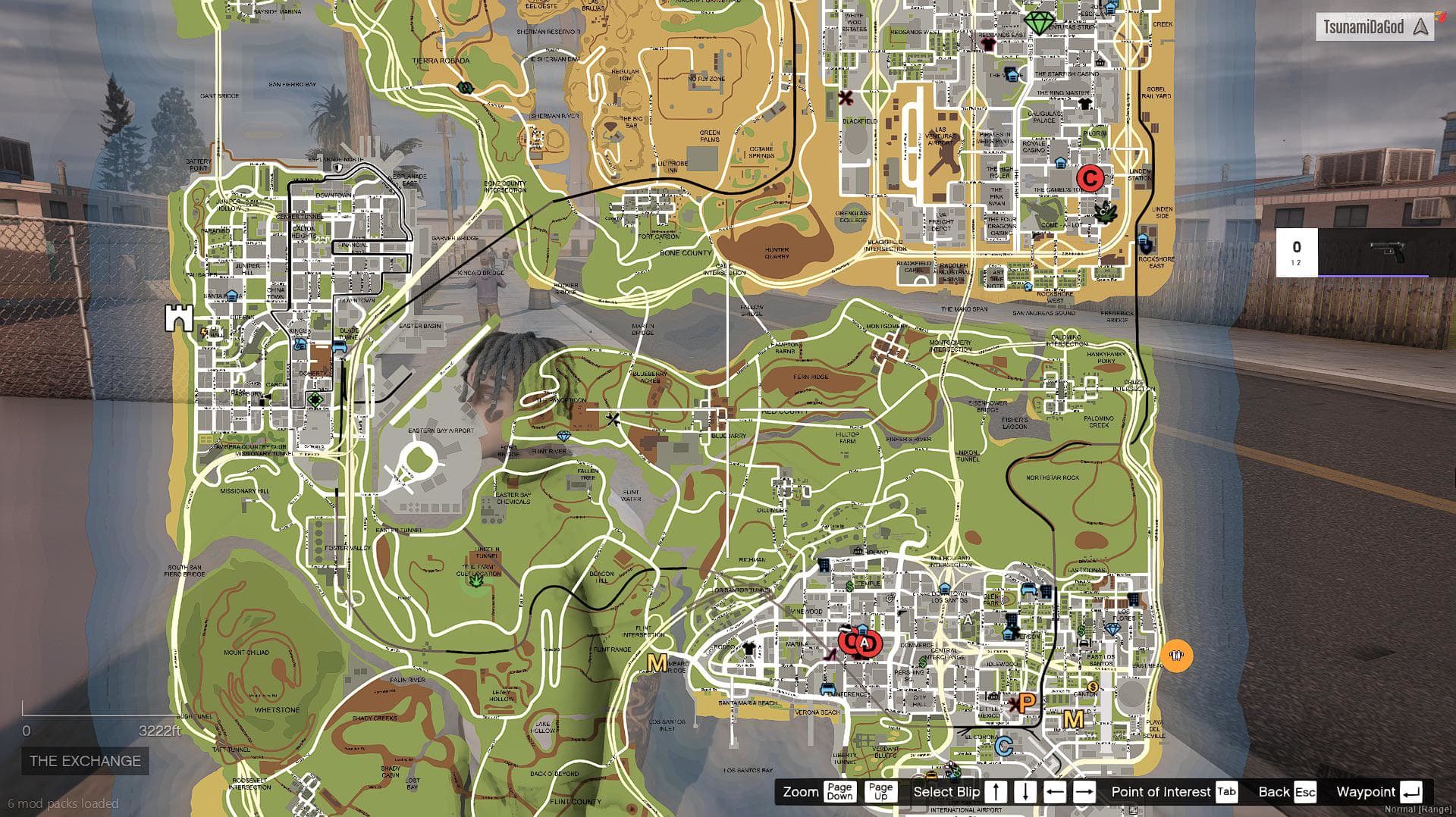Viewport: 1456px width, 817px height.
Task: Click the orange pier blip near Playa Del Seville
Action: click(x=1176, y=656)
